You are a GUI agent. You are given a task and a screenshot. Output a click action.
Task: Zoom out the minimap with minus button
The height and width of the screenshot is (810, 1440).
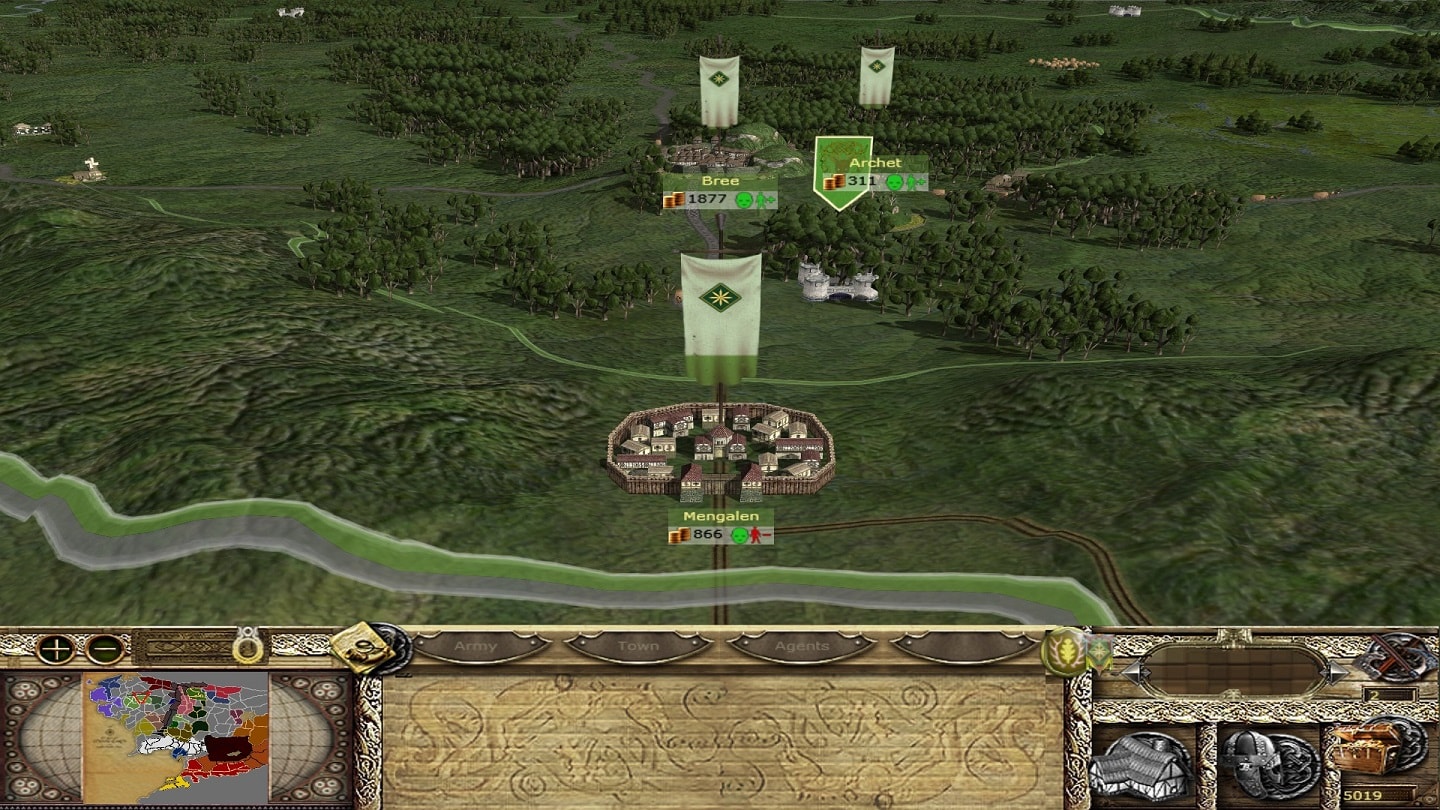(x=104, y=649)
